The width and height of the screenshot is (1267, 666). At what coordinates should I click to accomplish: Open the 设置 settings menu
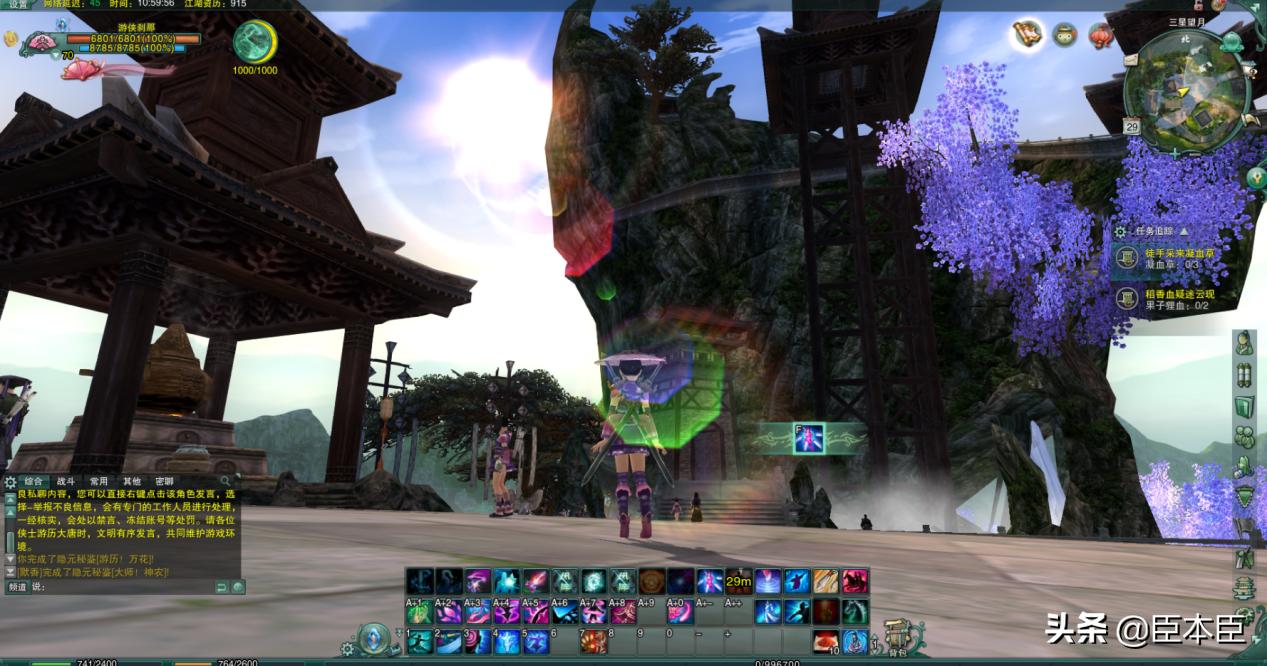coord(18,5)
